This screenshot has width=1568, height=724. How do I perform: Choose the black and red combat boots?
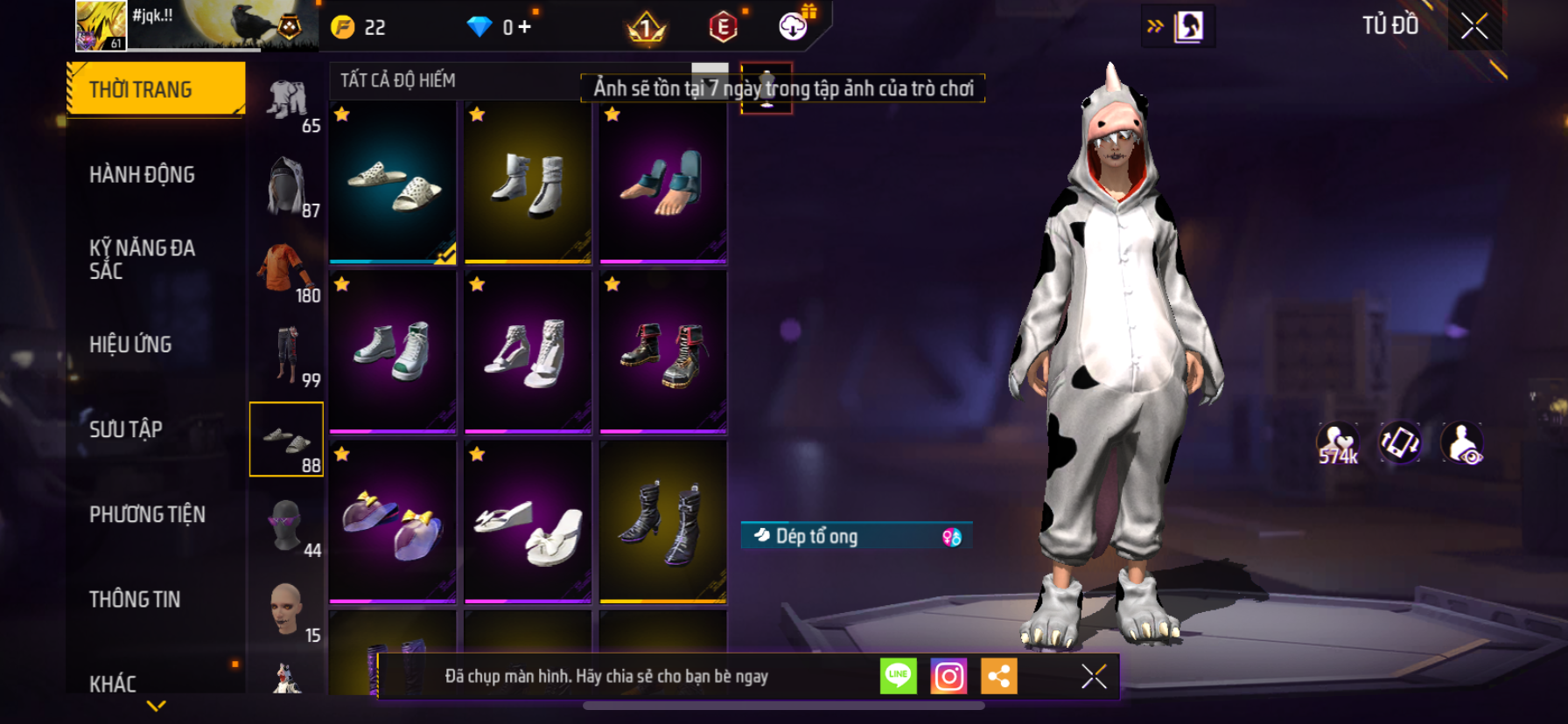[662, 352]
